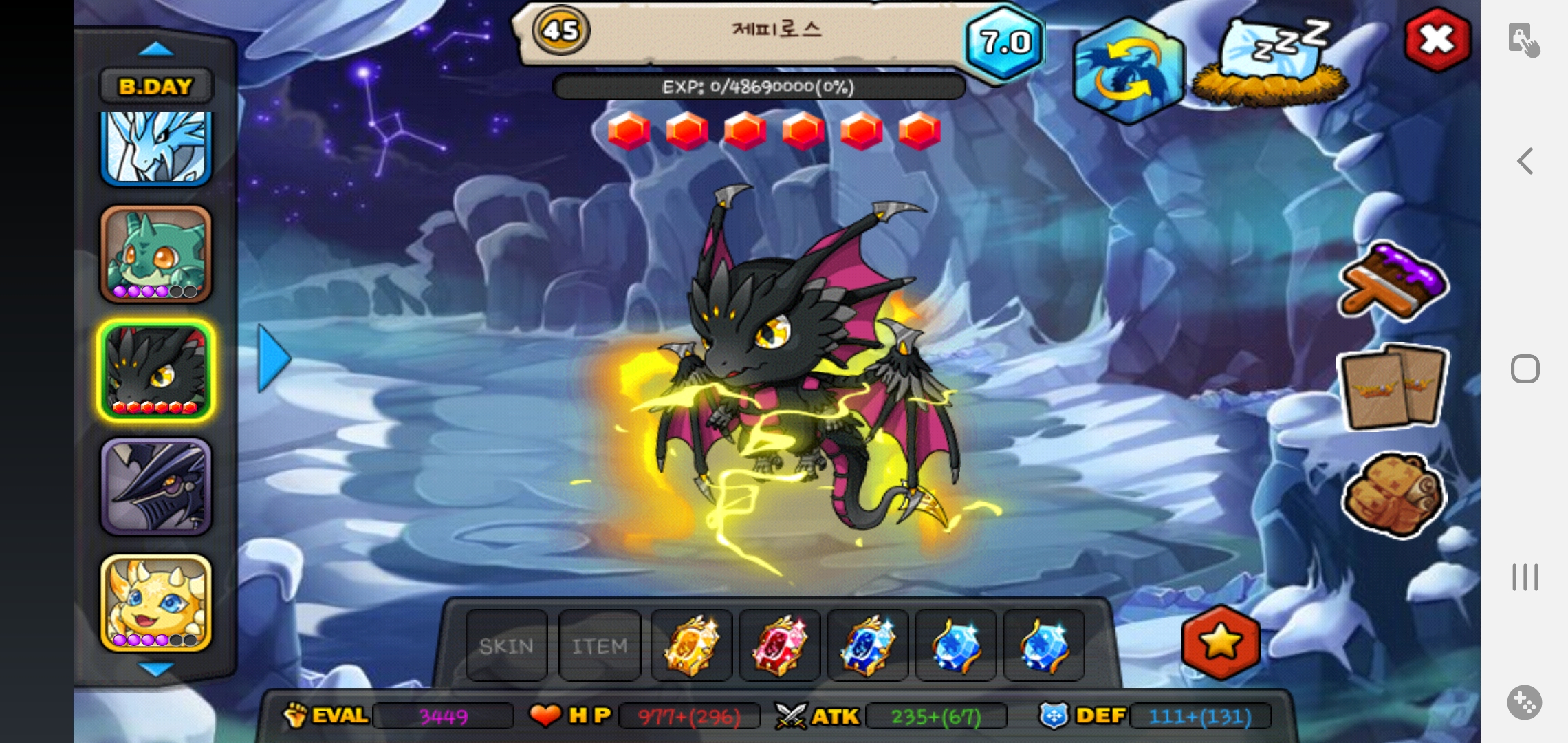1568x743 pixels.
Task: Open the backpack inventory icon
Action: coord(1393,494)
